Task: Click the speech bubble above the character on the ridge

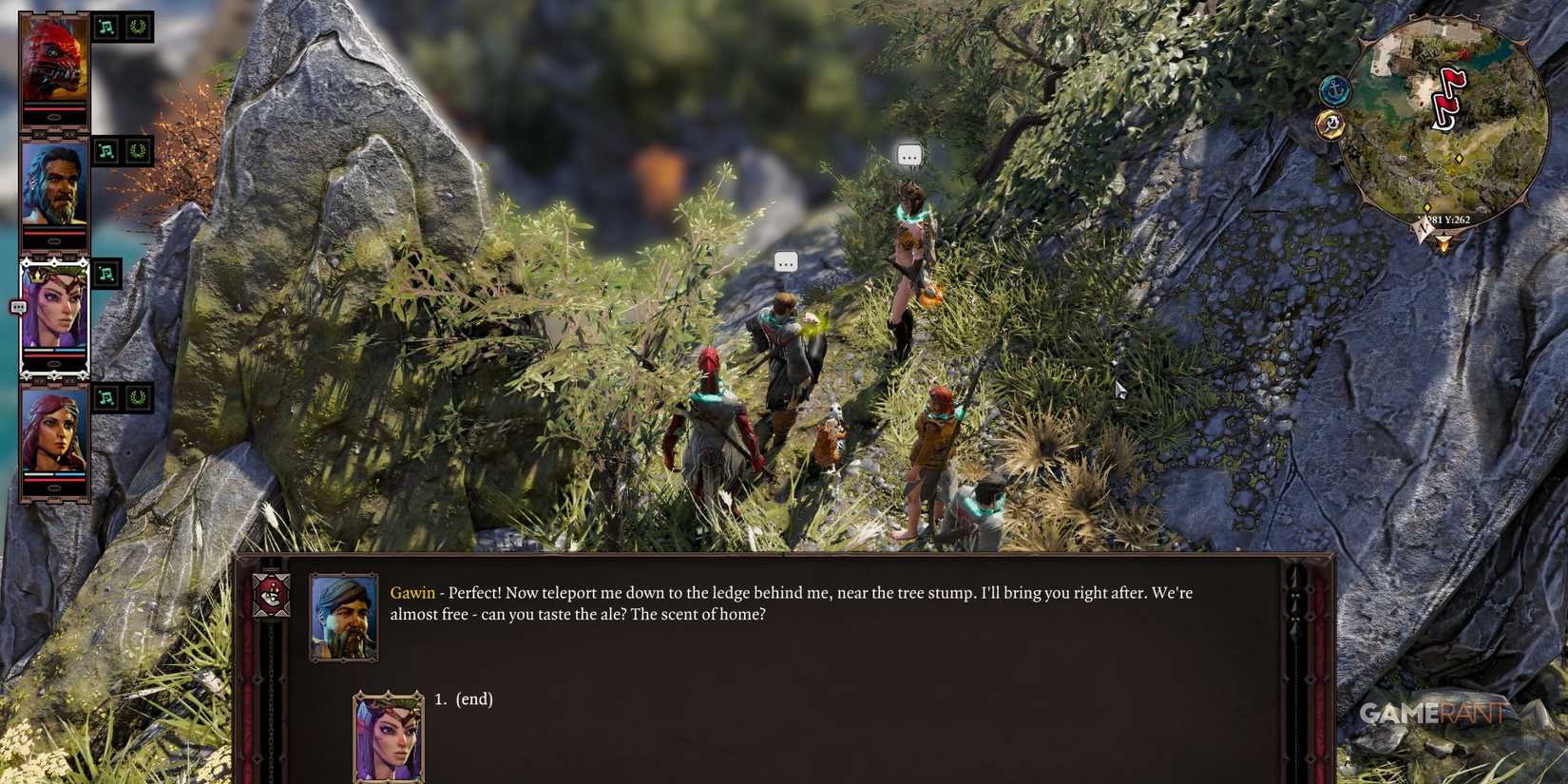Action: (909, 156)
